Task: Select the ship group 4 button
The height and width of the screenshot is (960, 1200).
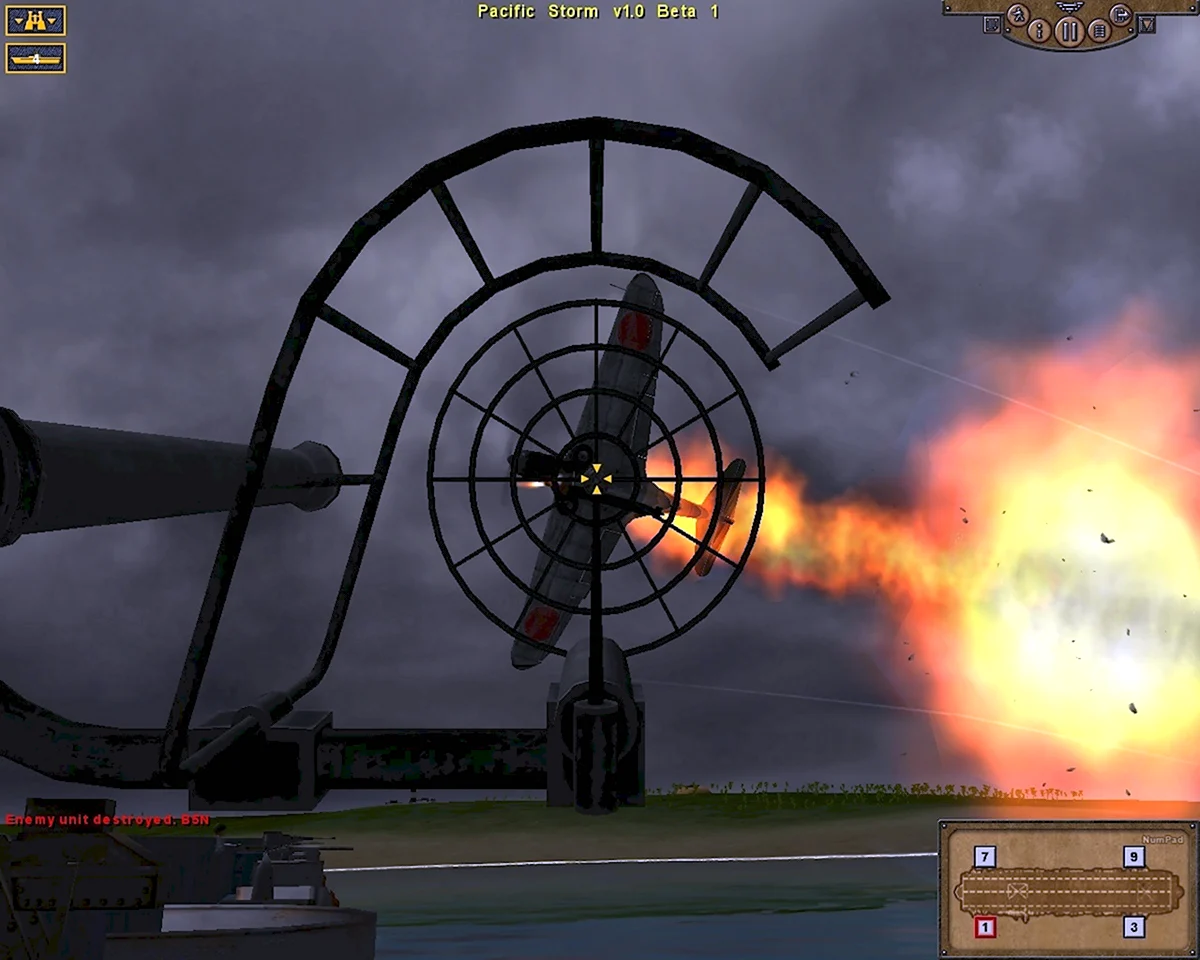Action: [x=35, y=58]
